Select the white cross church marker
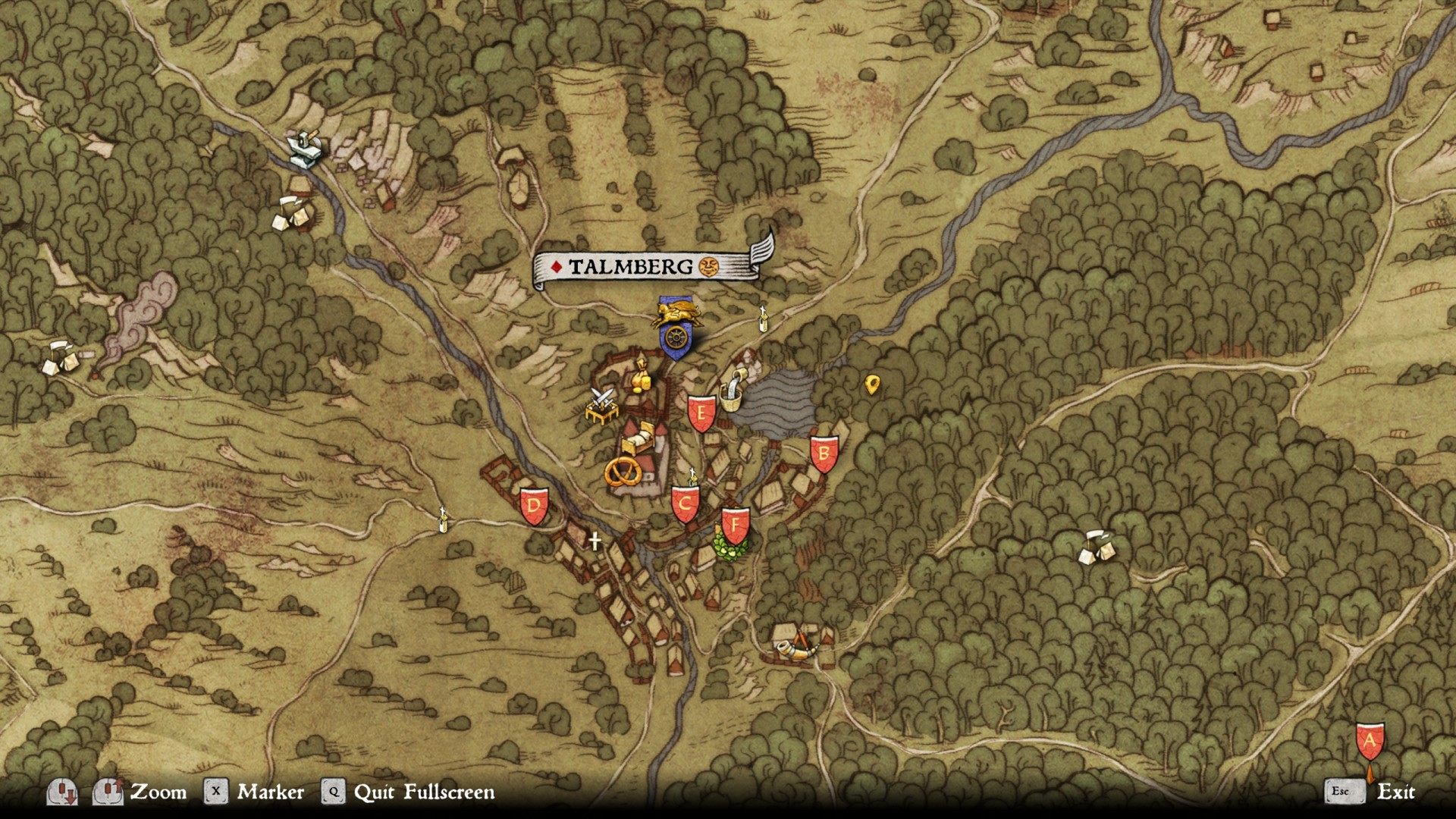The width and height of the screenshot is (1456, 819). [595, 541]
